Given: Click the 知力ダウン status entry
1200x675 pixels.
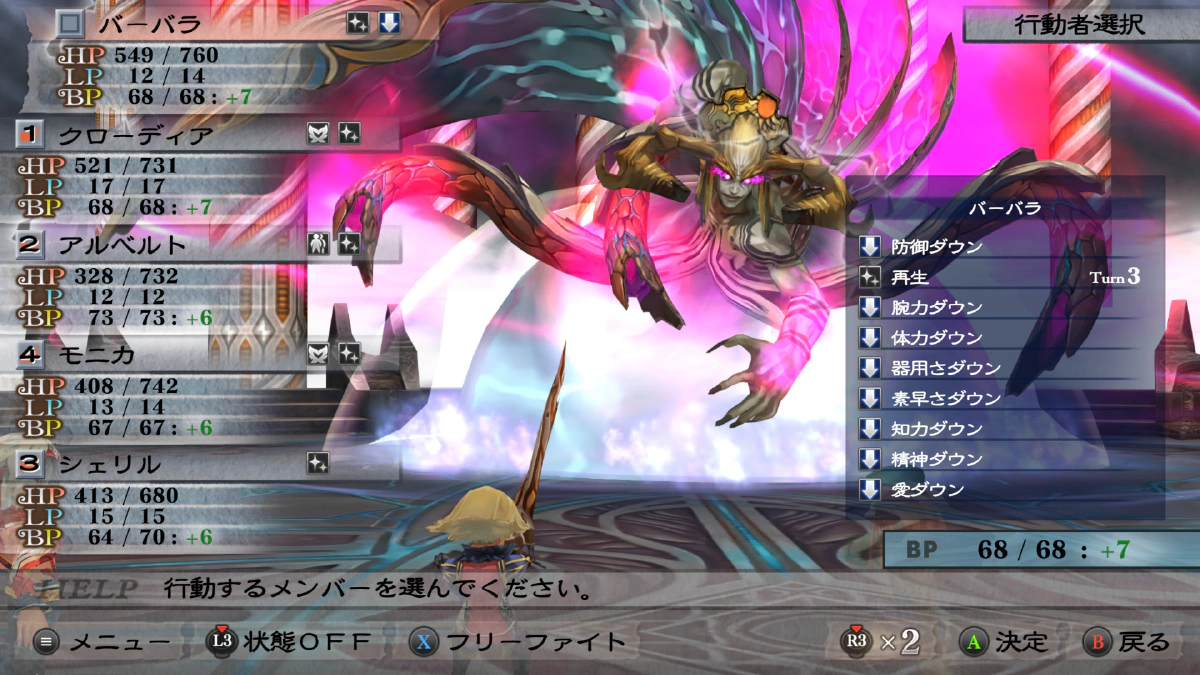Looking at the screenshot, I should (x=936, y=429).
